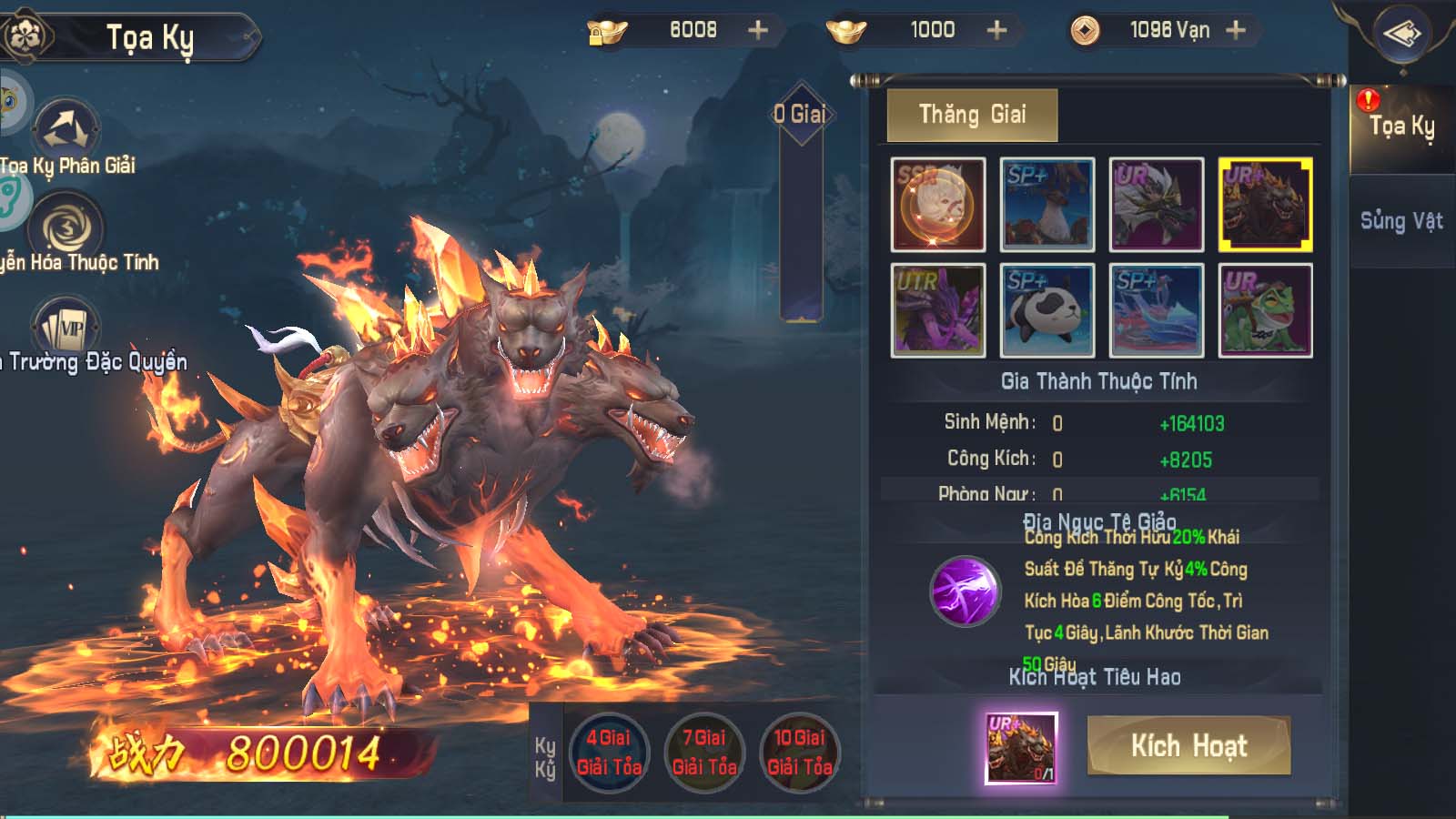View the 7 Giai Giải Tỏa skill
Viewport: 1456px width, 819px height.
pyautogui.click(x=704, y=753)
